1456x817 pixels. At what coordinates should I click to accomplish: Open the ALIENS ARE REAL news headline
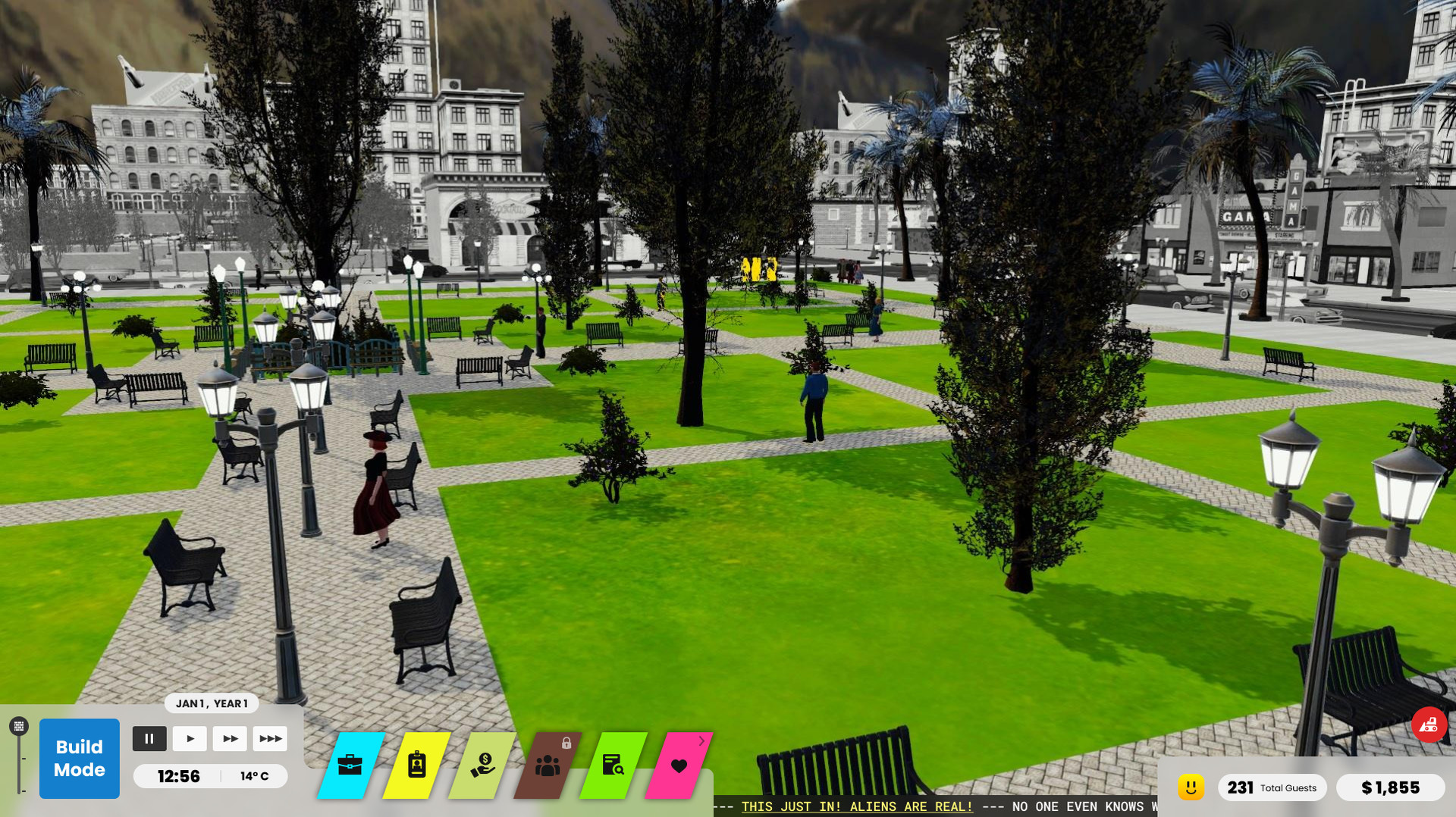[855, 806]
